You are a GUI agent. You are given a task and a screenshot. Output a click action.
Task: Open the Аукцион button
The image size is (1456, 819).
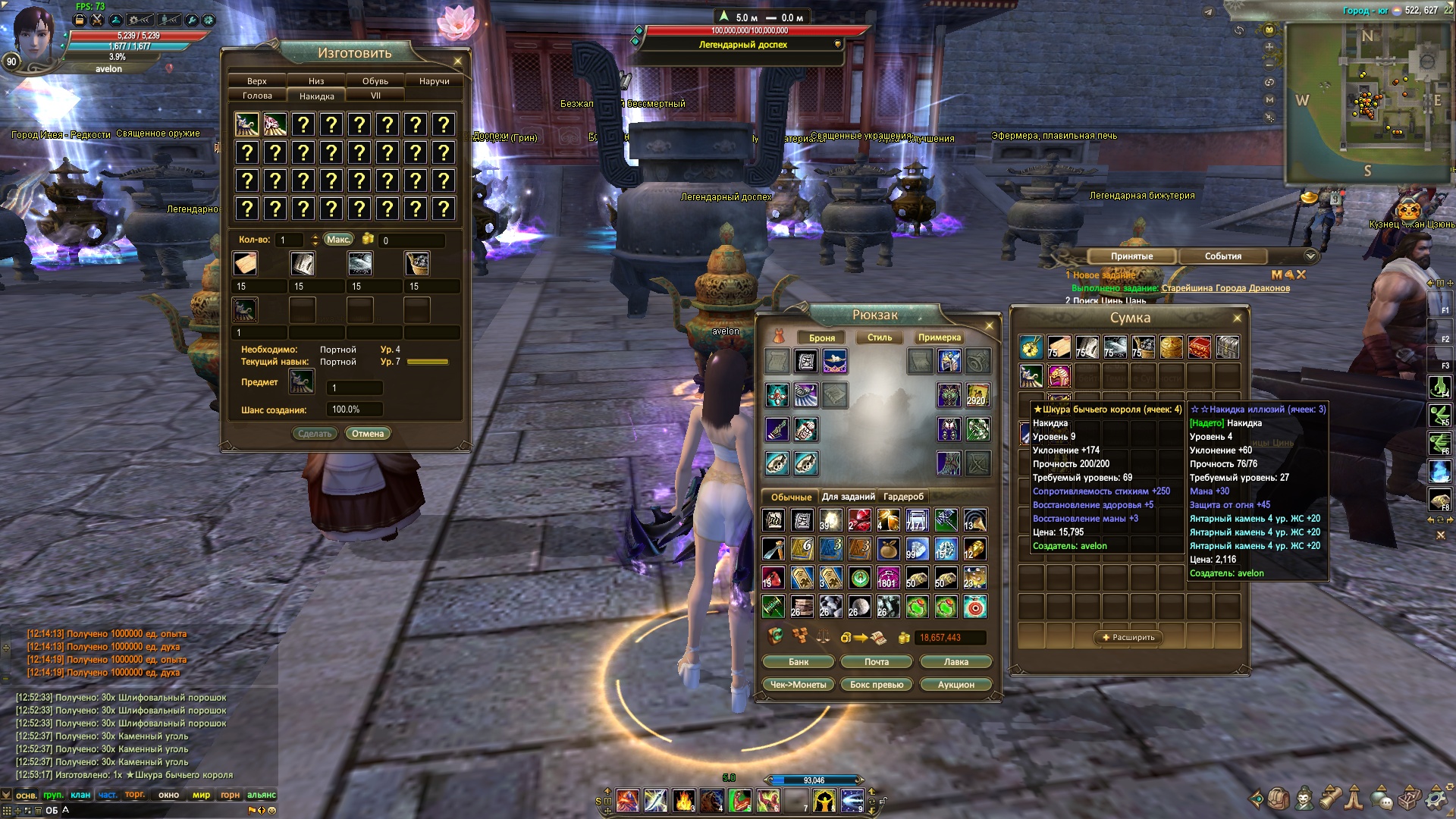(955, 685)
